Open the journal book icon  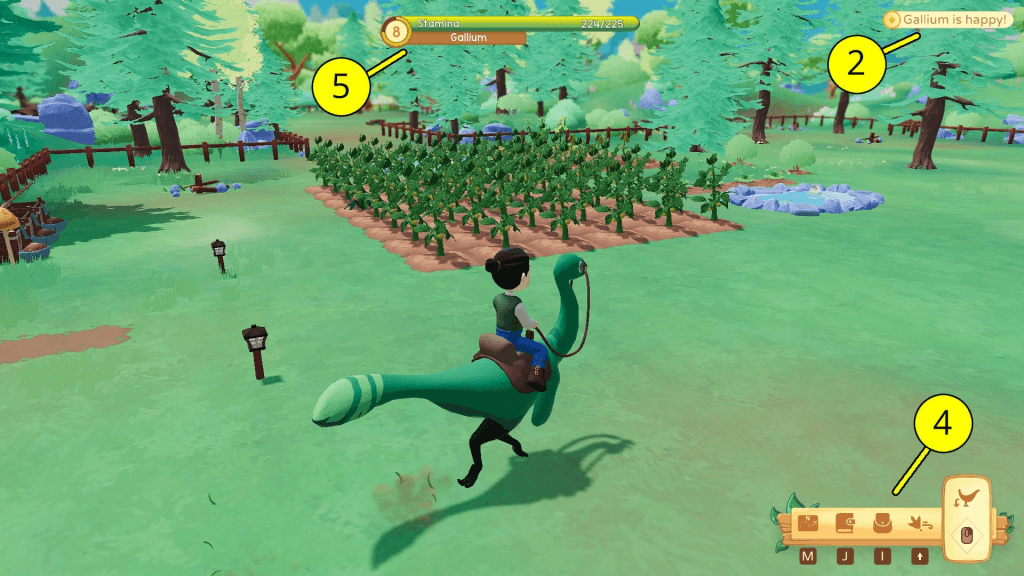[x=845, y=523]
